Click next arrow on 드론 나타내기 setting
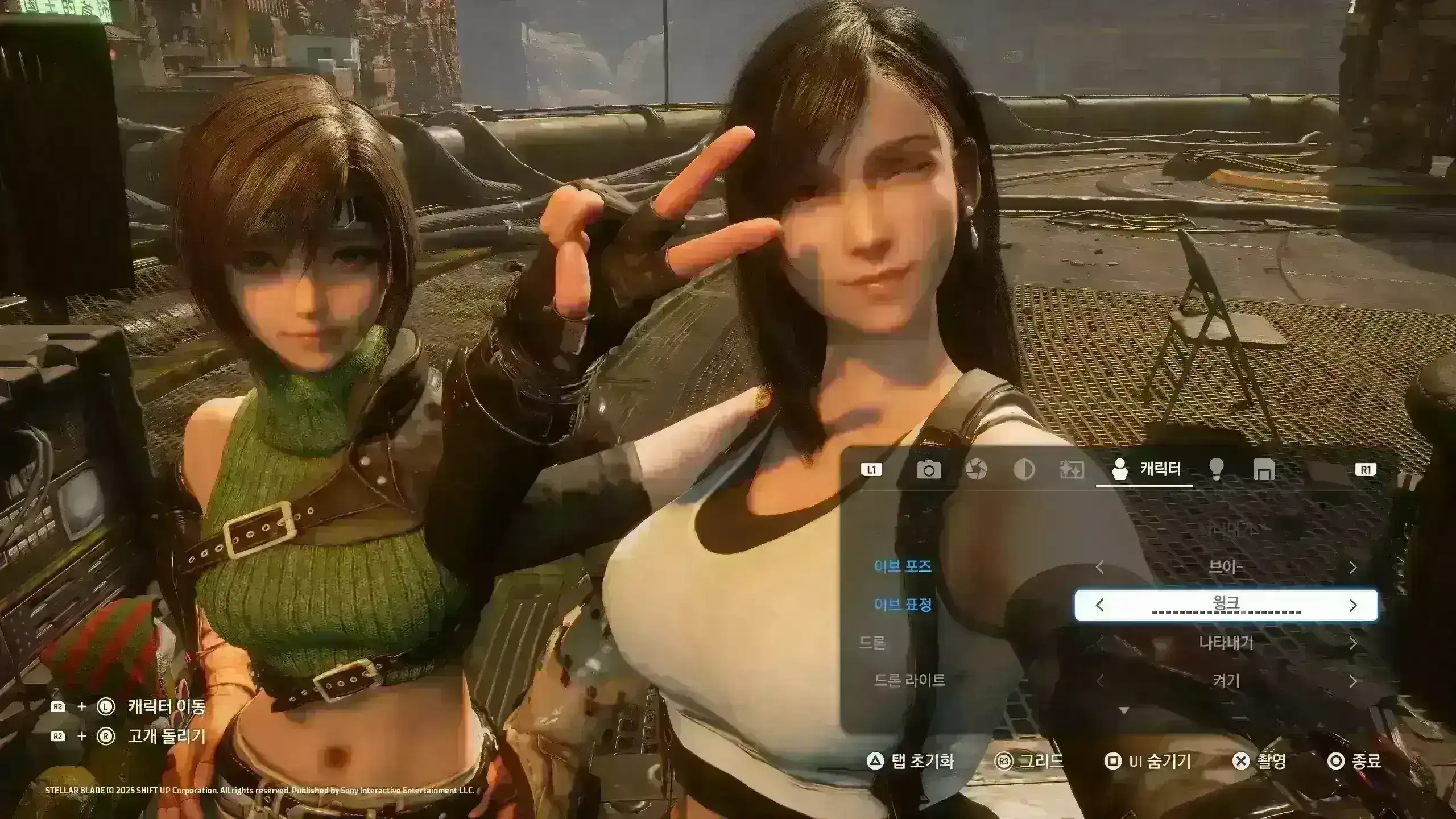This screenshot has height=819, width=1456. coord(1353,643)
